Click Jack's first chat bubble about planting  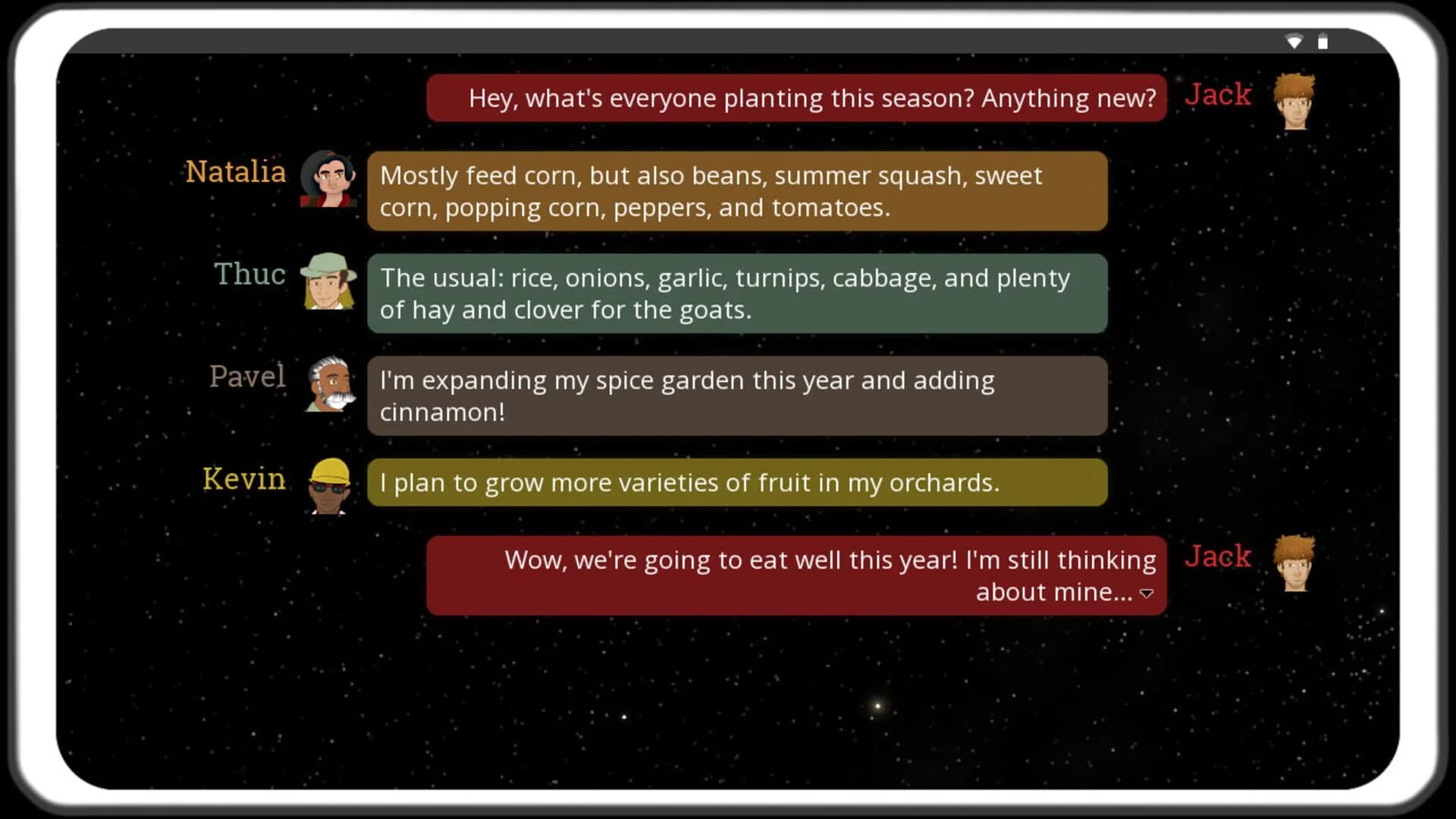point(796,98)
